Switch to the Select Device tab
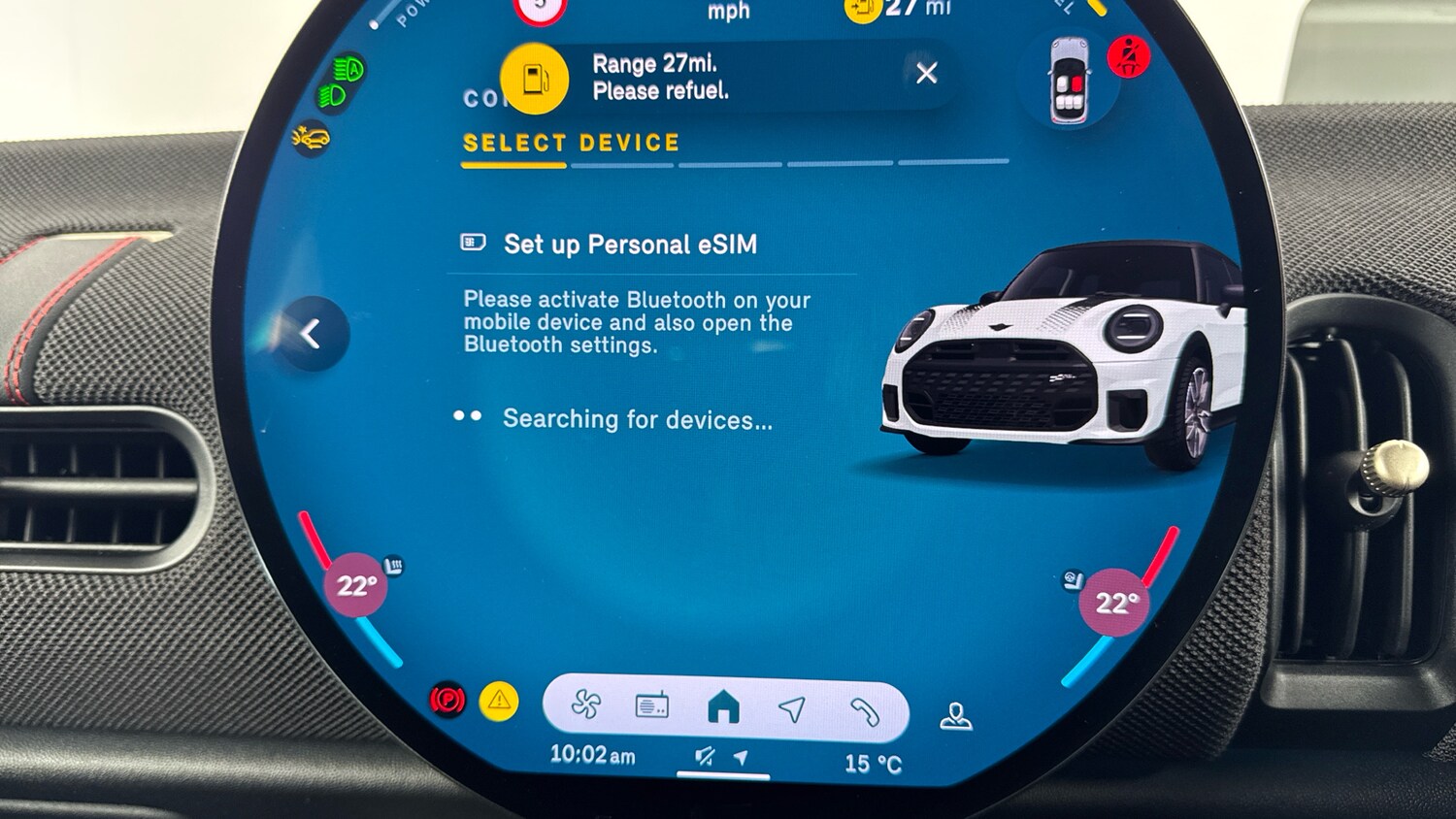Image resolution: width=1456 pixels, height=819 pixels. (571, 143)
